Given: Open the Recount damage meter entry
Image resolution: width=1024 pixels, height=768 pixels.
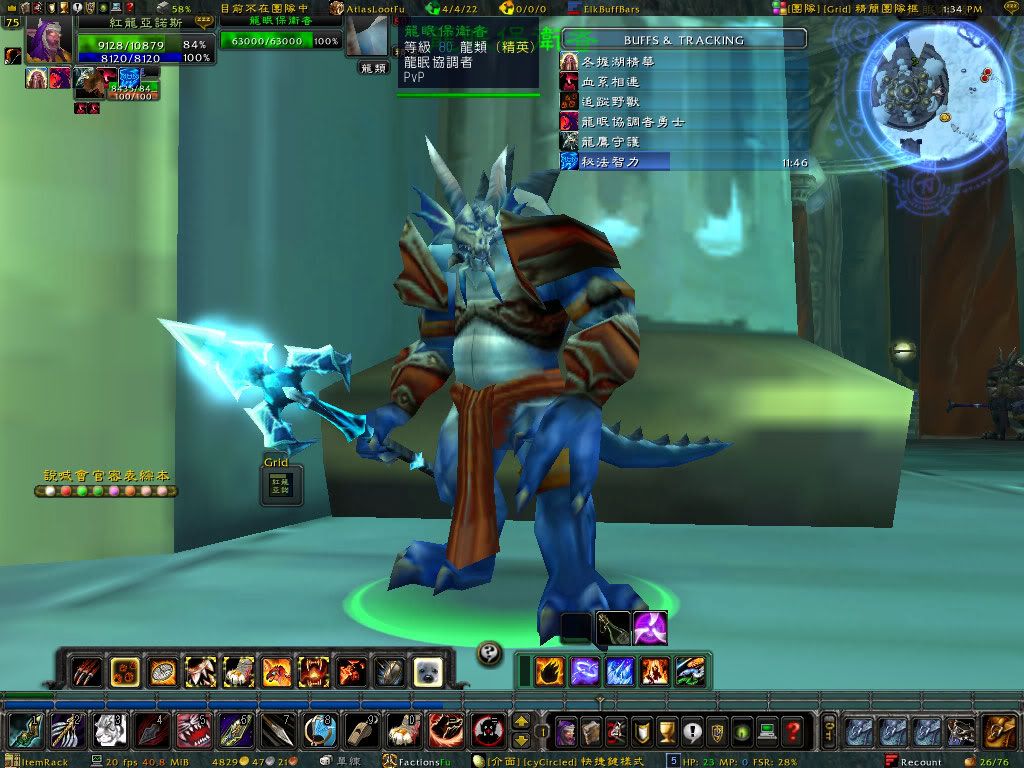Looking at the screenshot, I should coord(916,762).
